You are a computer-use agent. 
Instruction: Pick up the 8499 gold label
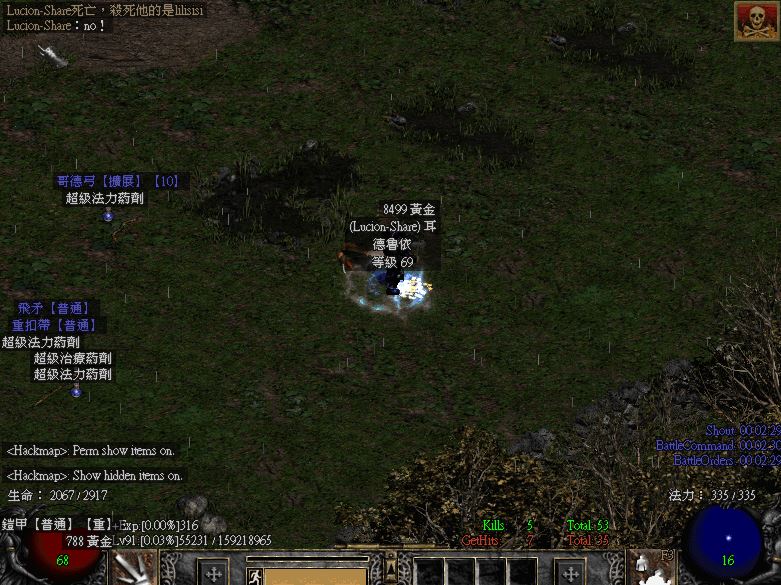(x=409, y=210)
